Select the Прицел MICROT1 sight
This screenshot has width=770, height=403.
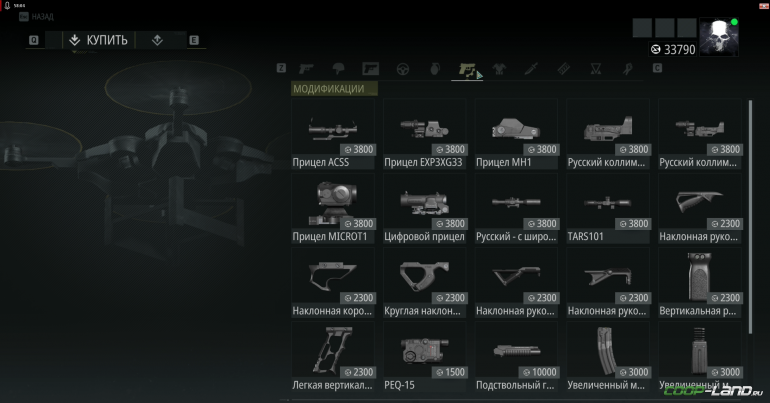334,209
